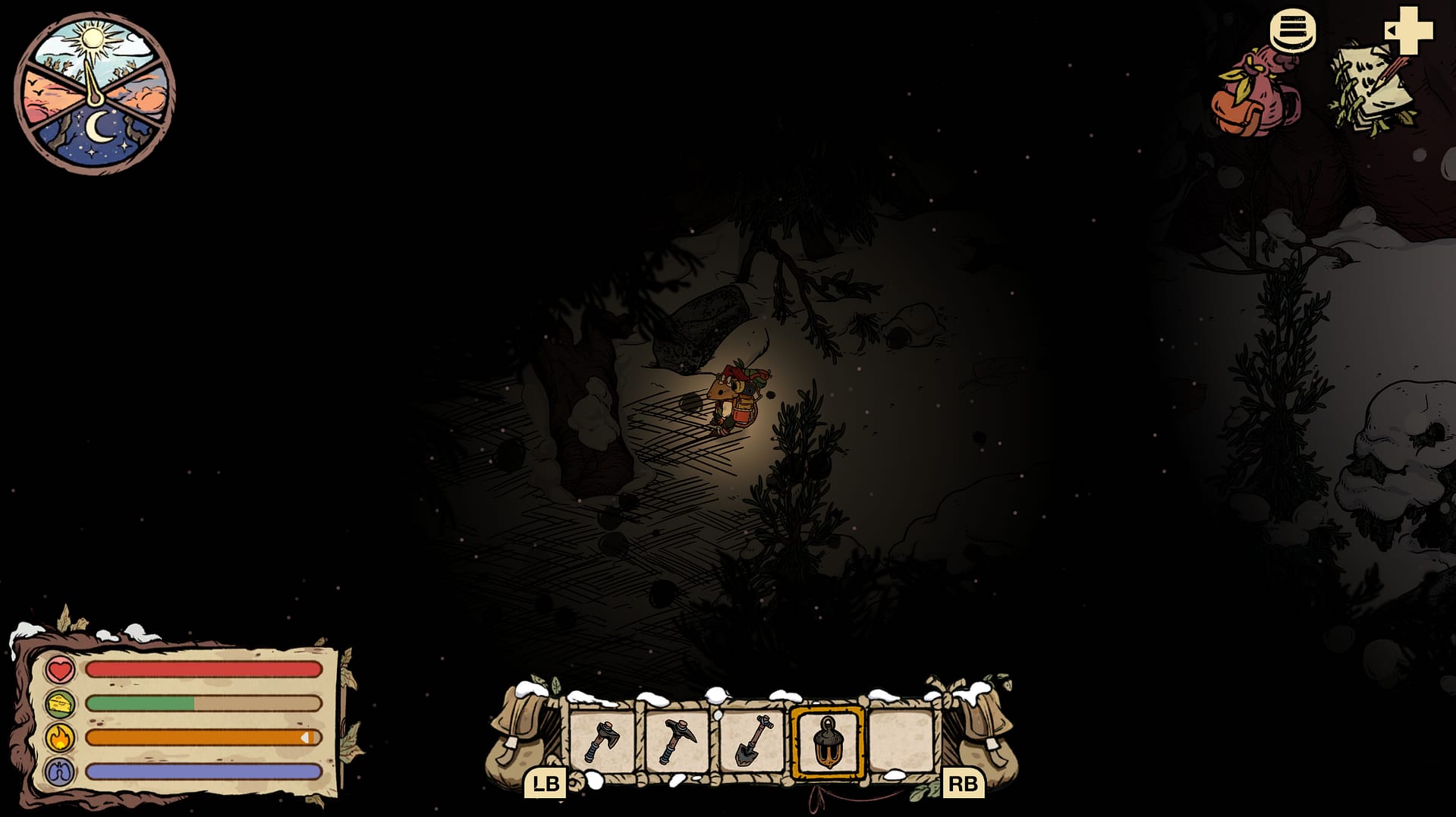This screenshot has width=1456, height=817.
Task: Click the cheese hunger icon
Action: (x=60, y=705)
